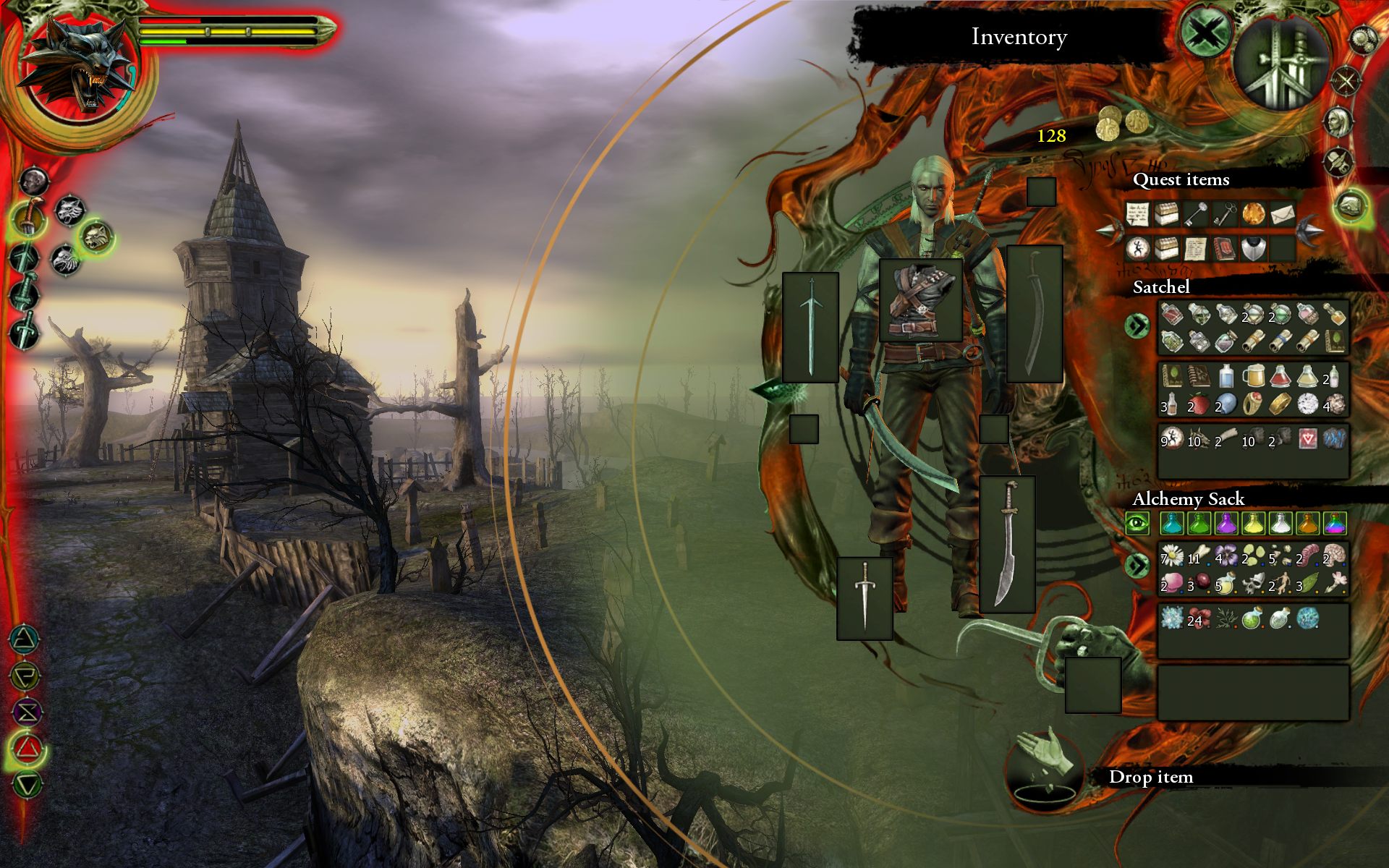Image resolution: width=1389 pixels, height=868 pixels.
Task: Pick the amber gemstone in Quest items
Action: (1253, 214)
